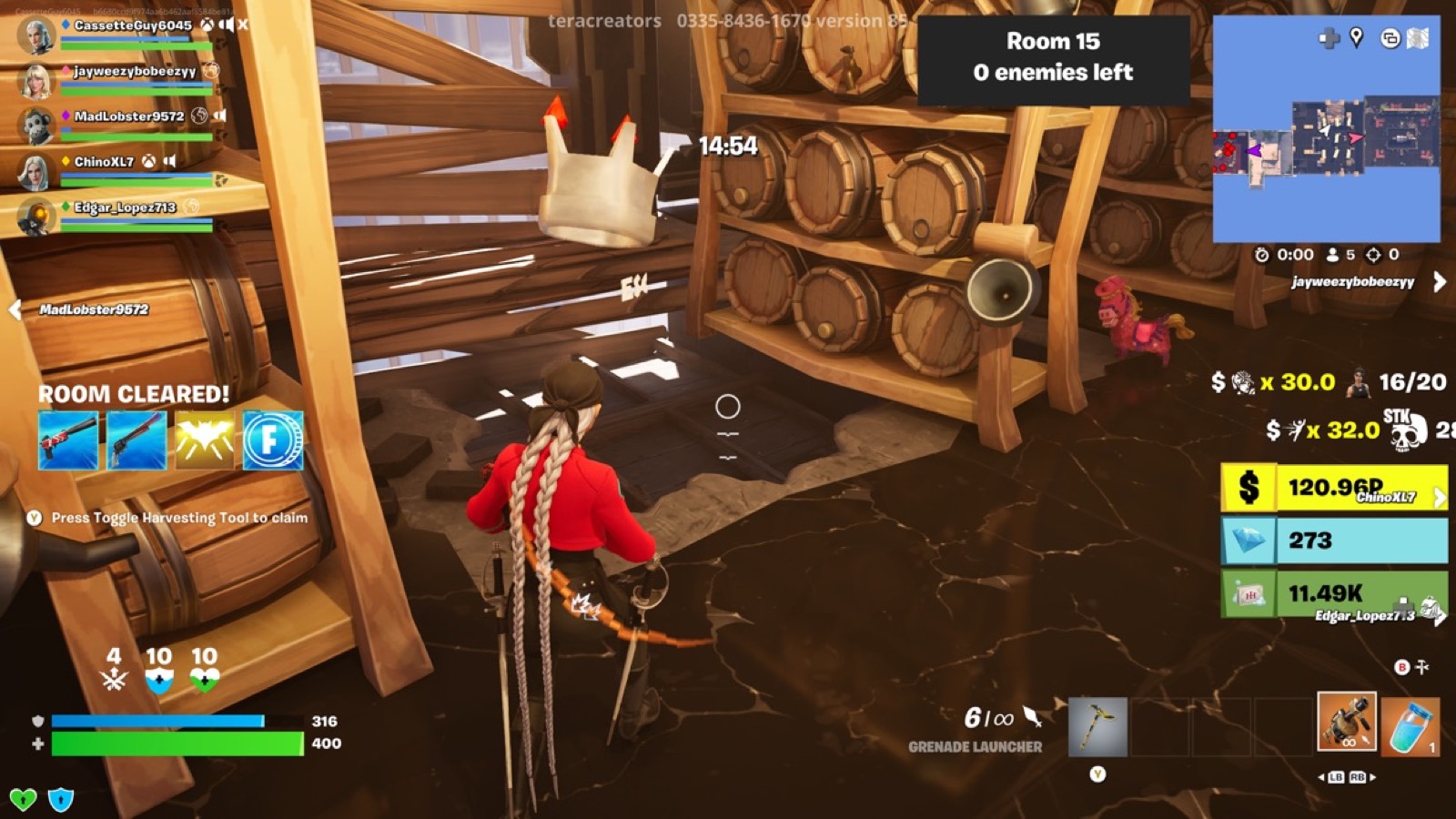Image resolution: width=1456 pixels, height=819 pixels.
Task: Click the folded map icon
Action: coord(1418,38)
